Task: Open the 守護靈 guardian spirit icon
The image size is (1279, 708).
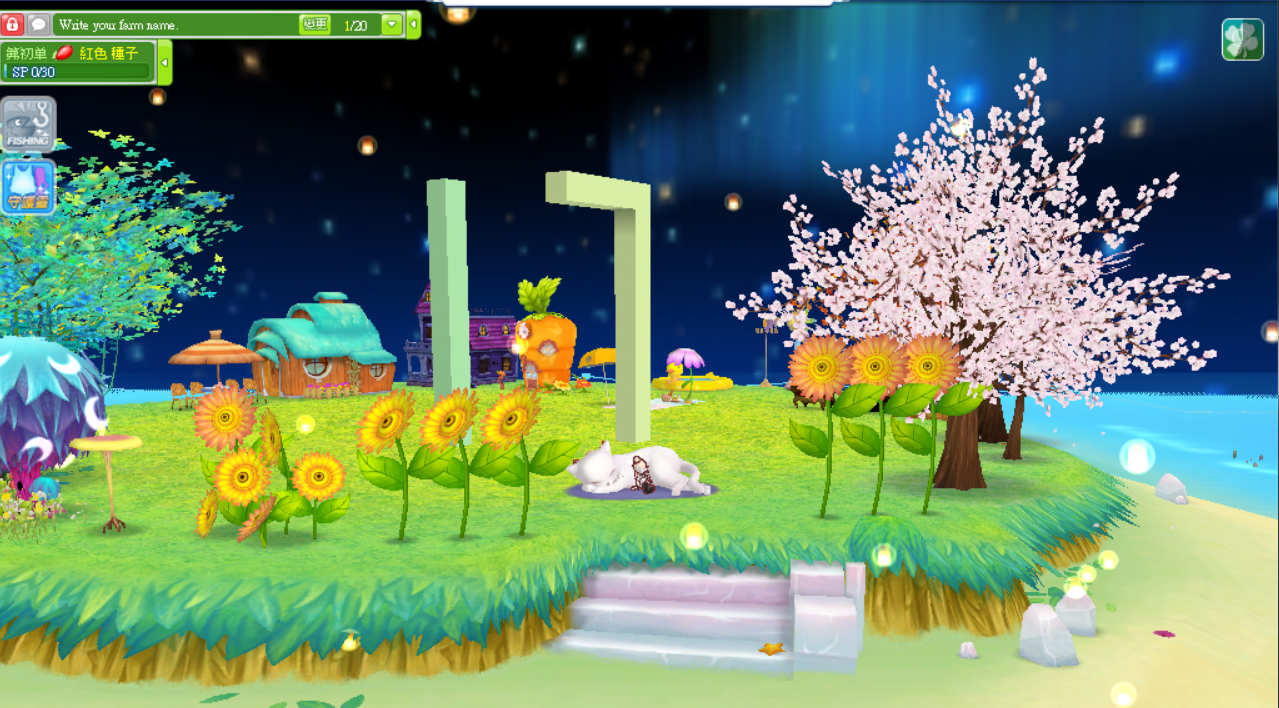Action: 28,187
